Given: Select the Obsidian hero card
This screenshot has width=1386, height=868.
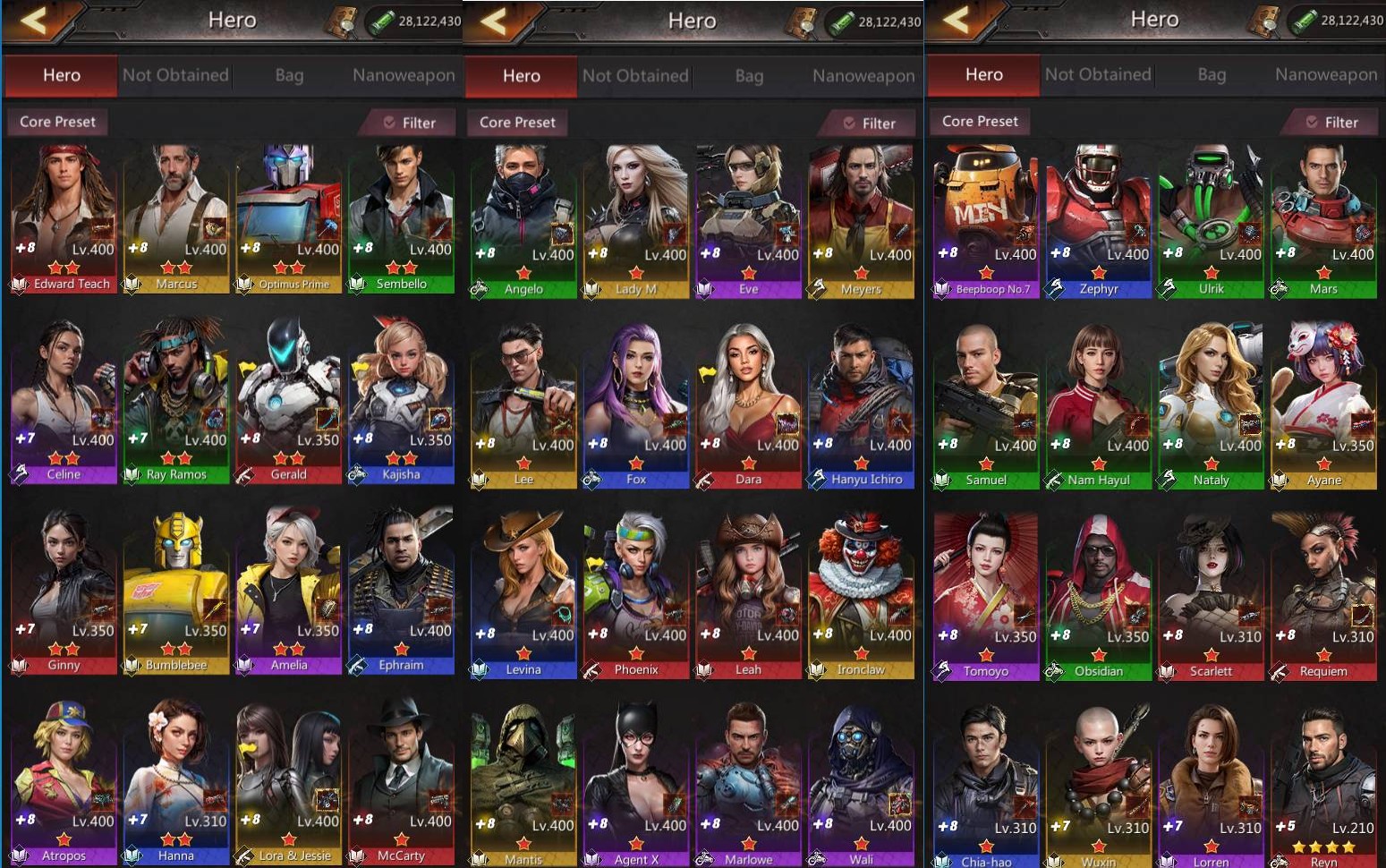Looking at the screenshot, I should tap(1099, 598).
